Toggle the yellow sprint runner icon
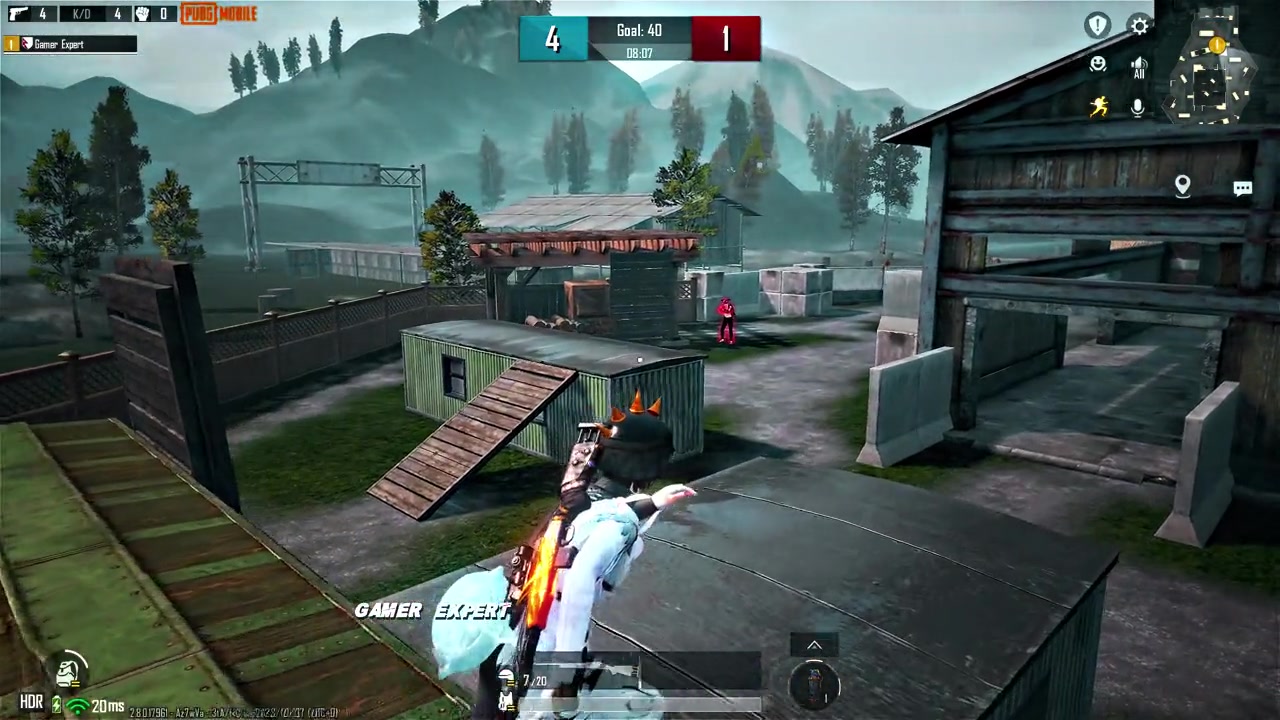The height and width of the screenshot is (720, 1280). [x=1099, y=107]
